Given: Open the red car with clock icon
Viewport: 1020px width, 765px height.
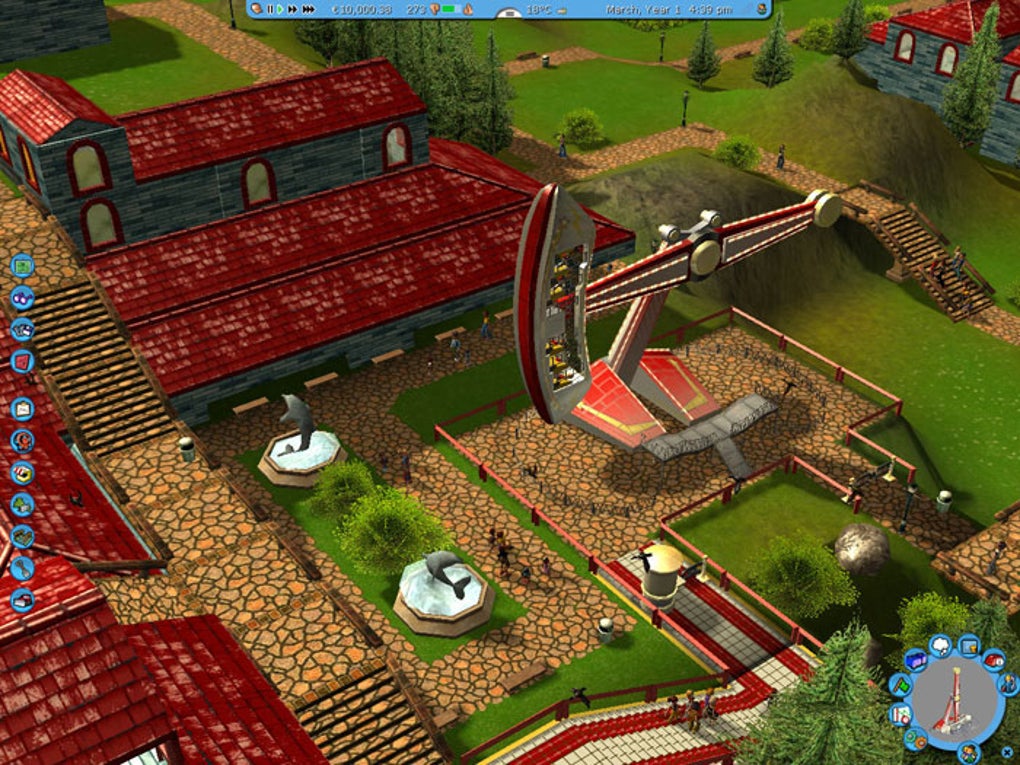Looking at the screenshot, I should pos(993,660).
